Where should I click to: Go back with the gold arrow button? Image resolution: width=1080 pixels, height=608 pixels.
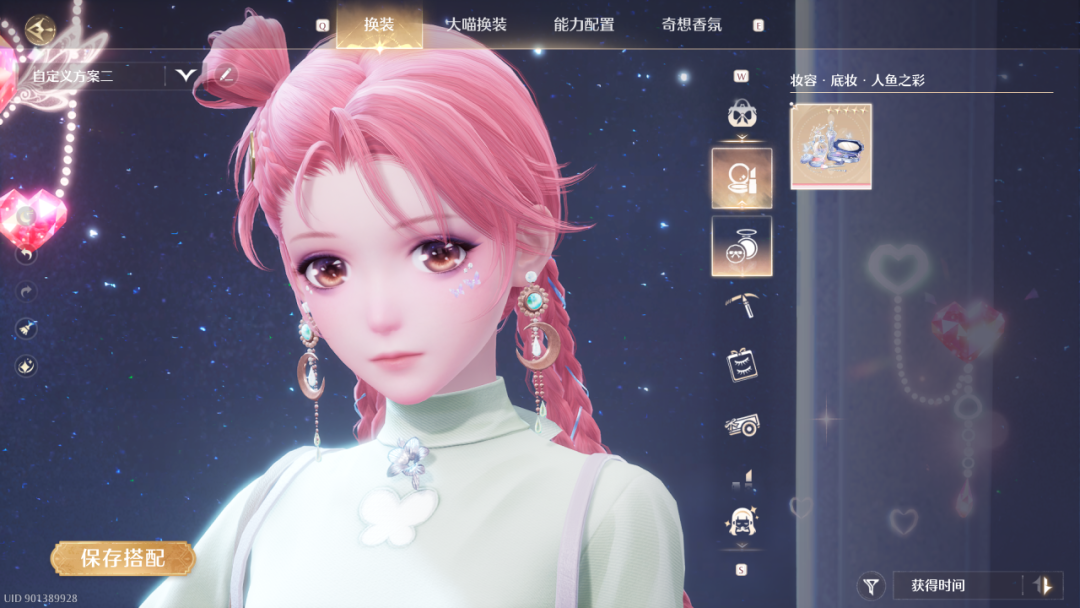[x=40, y=28]
